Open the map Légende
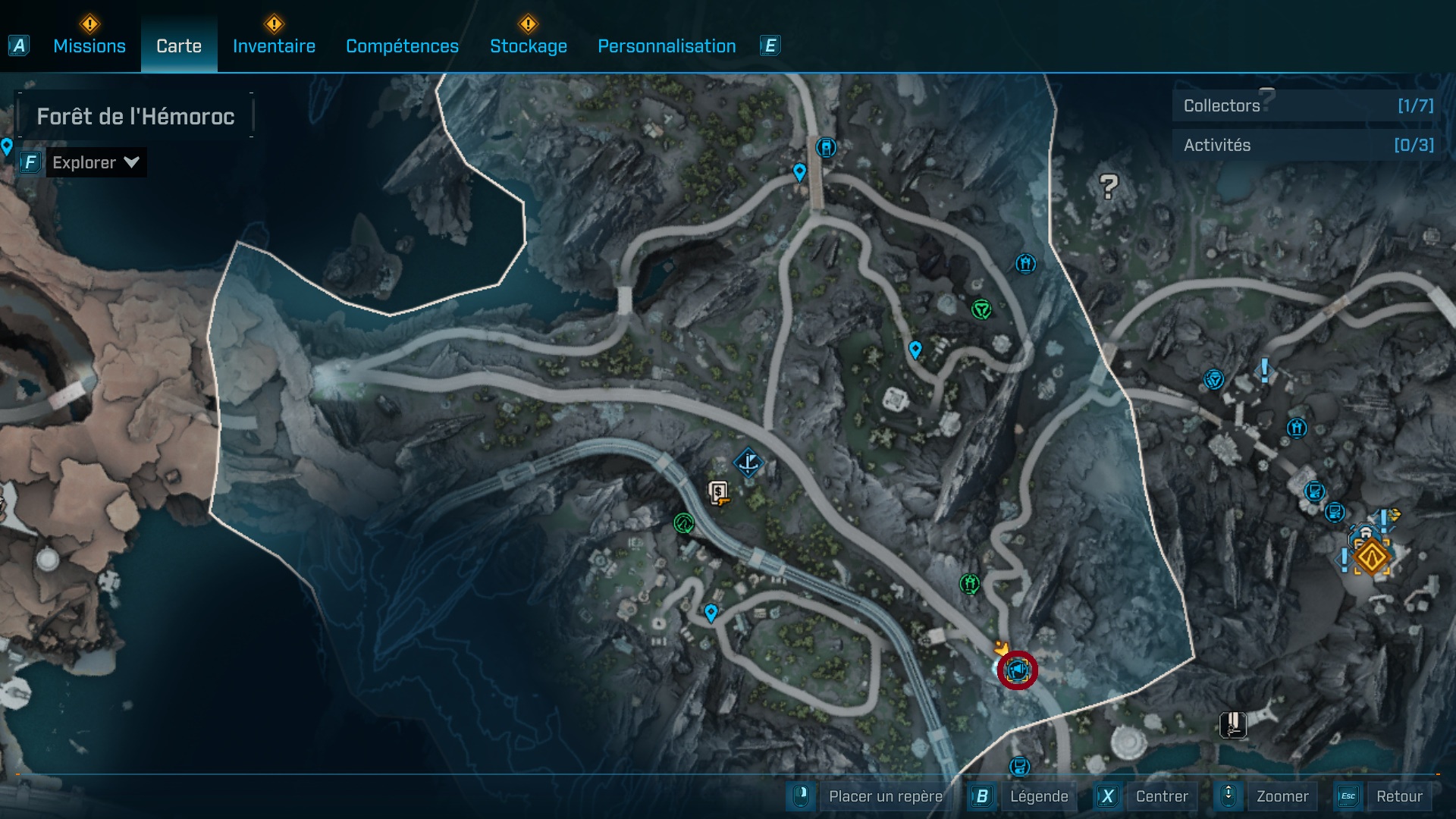The width and height of the screenshot is (1456, 819). pos(1038,796)
